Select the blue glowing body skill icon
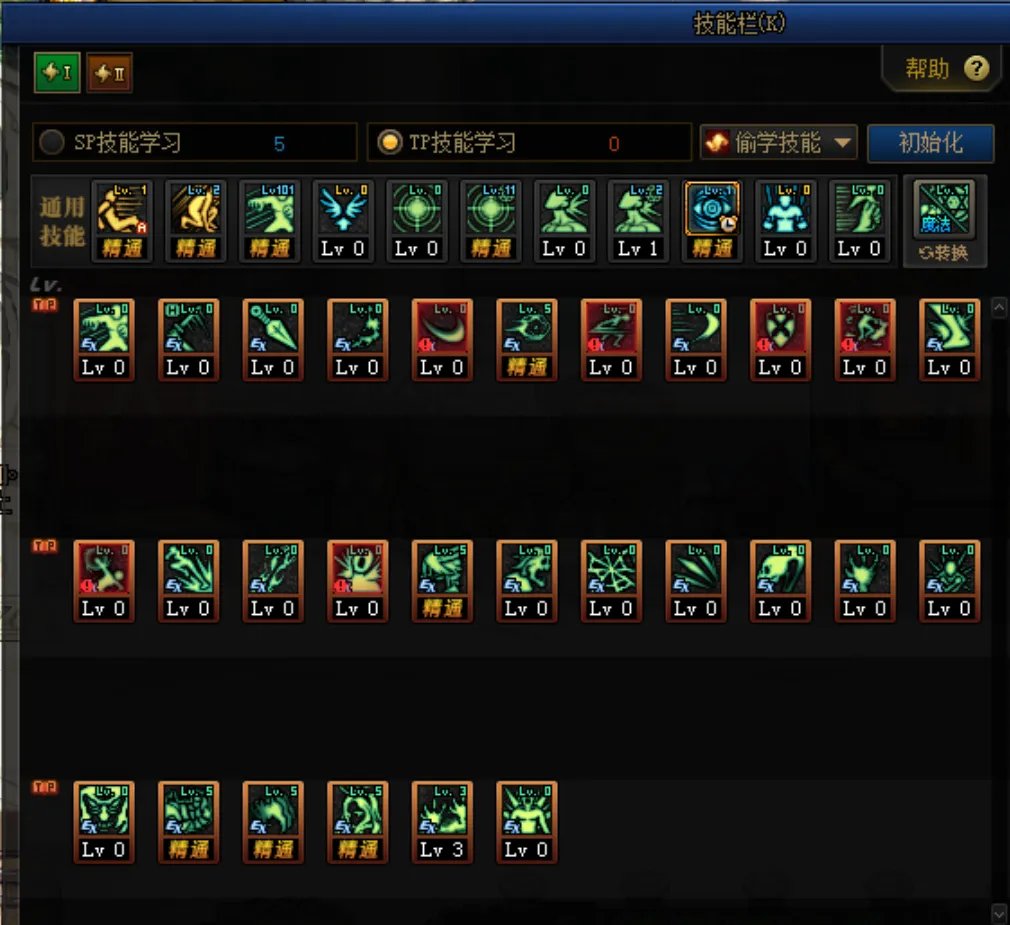This screenshot has height=925, width=1010. tap(786, 210)
